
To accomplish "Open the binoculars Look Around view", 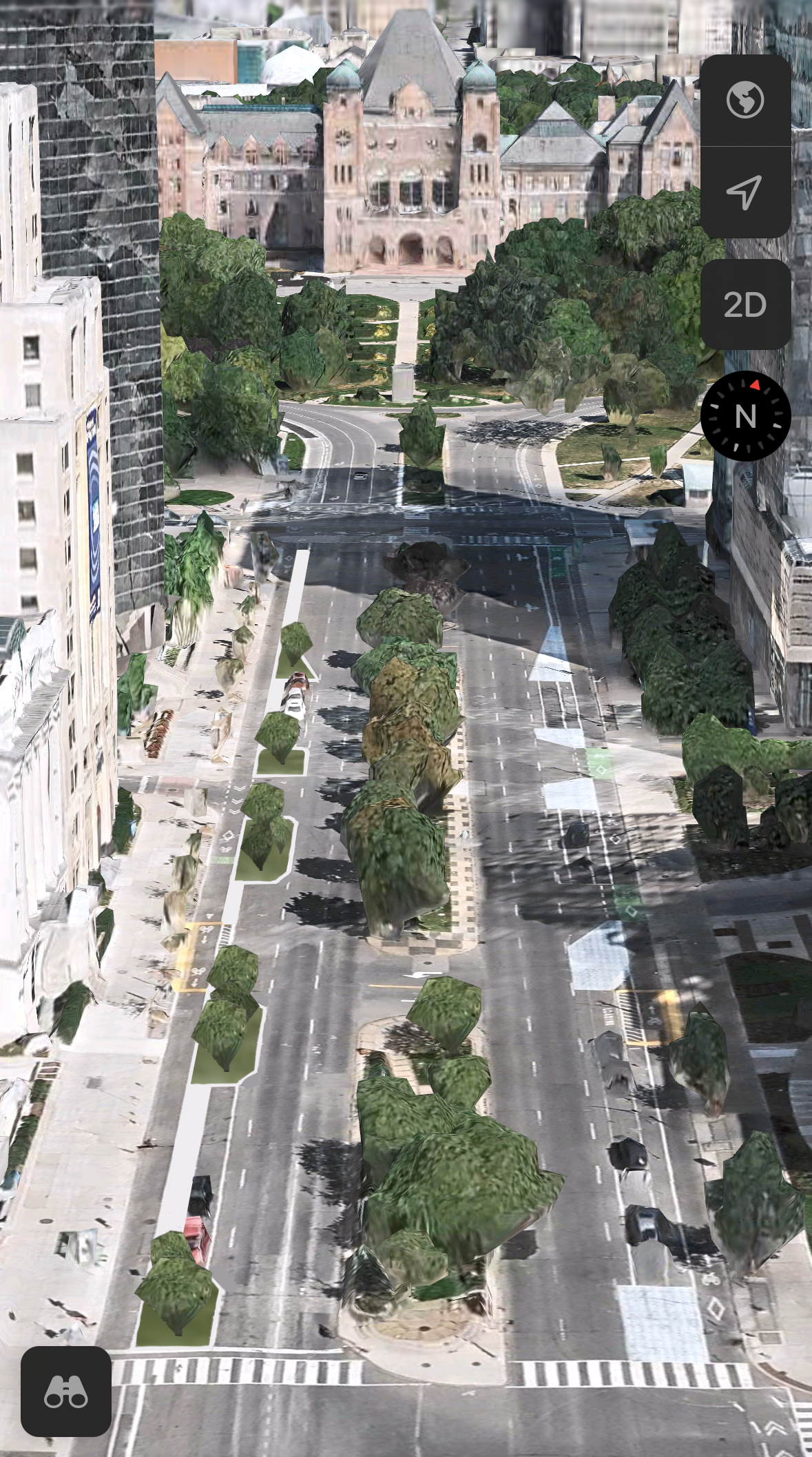I will point(66,1392).
